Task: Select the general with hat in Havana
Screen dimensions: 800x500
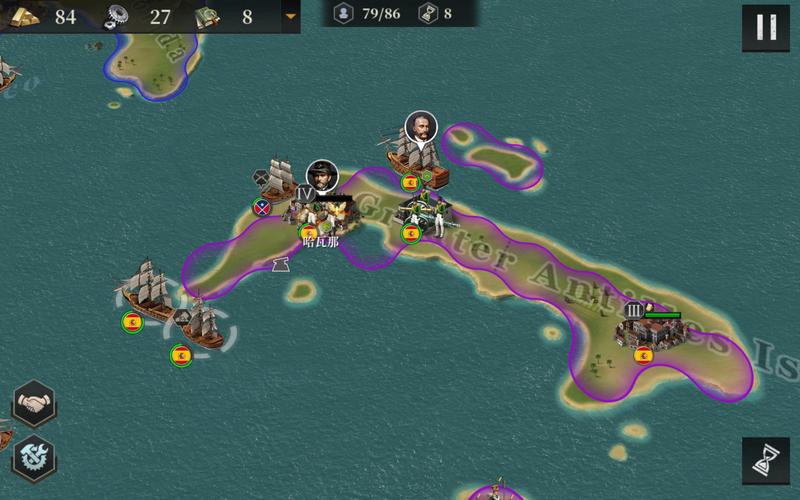Action: pos(321,177)
